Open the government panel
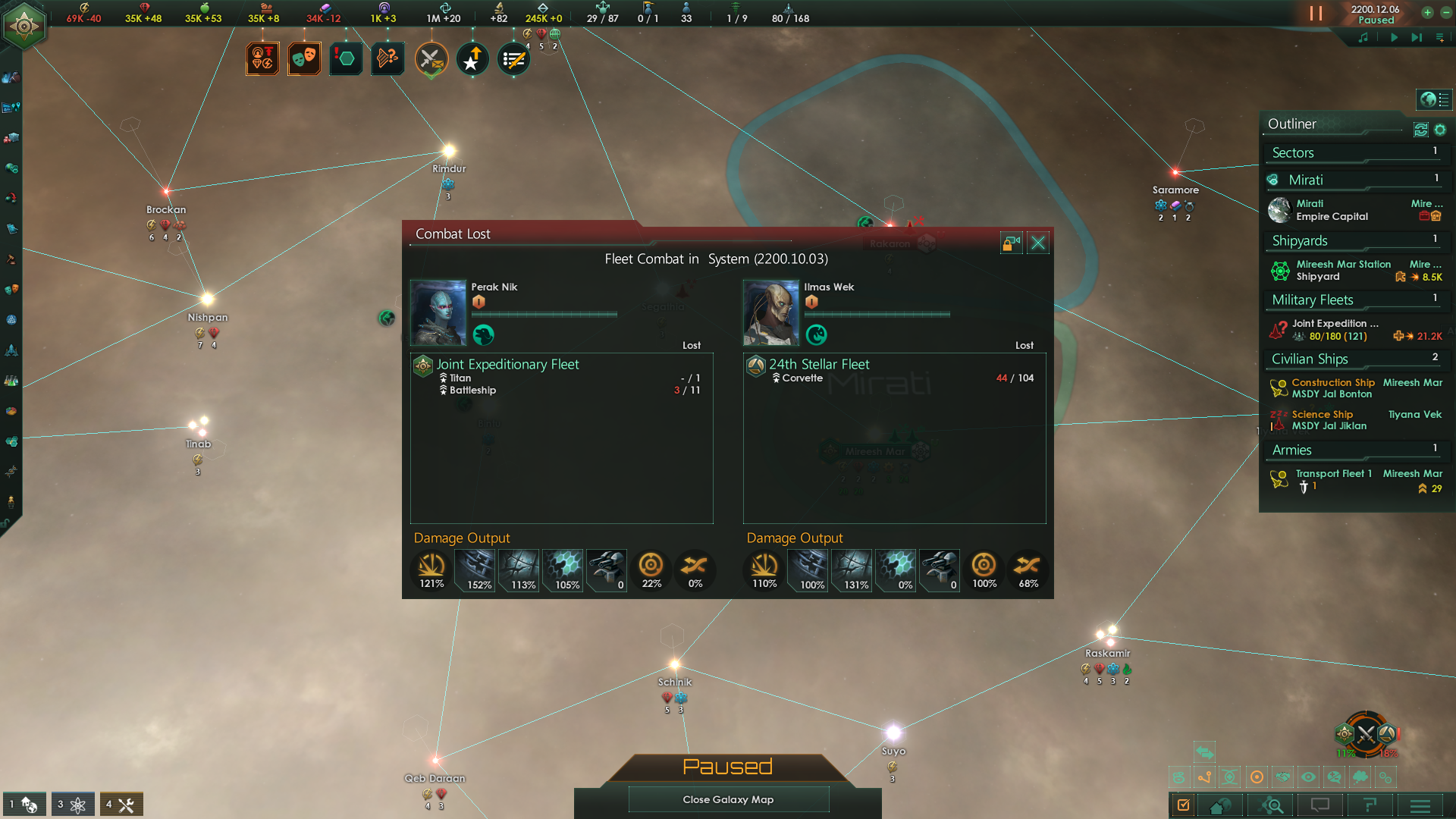 [262, 58]
